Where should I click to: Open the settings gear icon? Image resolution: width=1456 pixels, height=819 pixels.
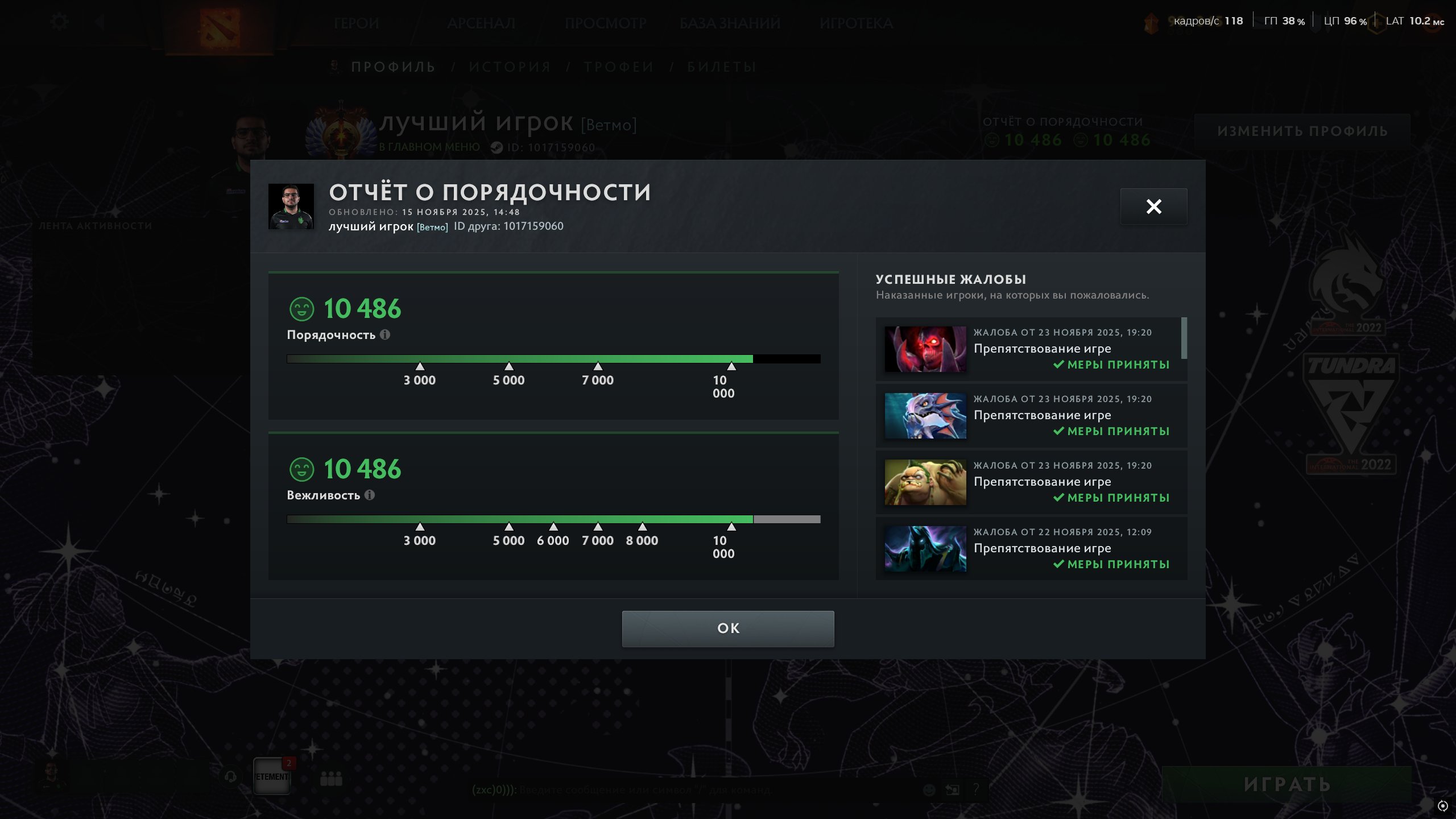coord(59,21)
